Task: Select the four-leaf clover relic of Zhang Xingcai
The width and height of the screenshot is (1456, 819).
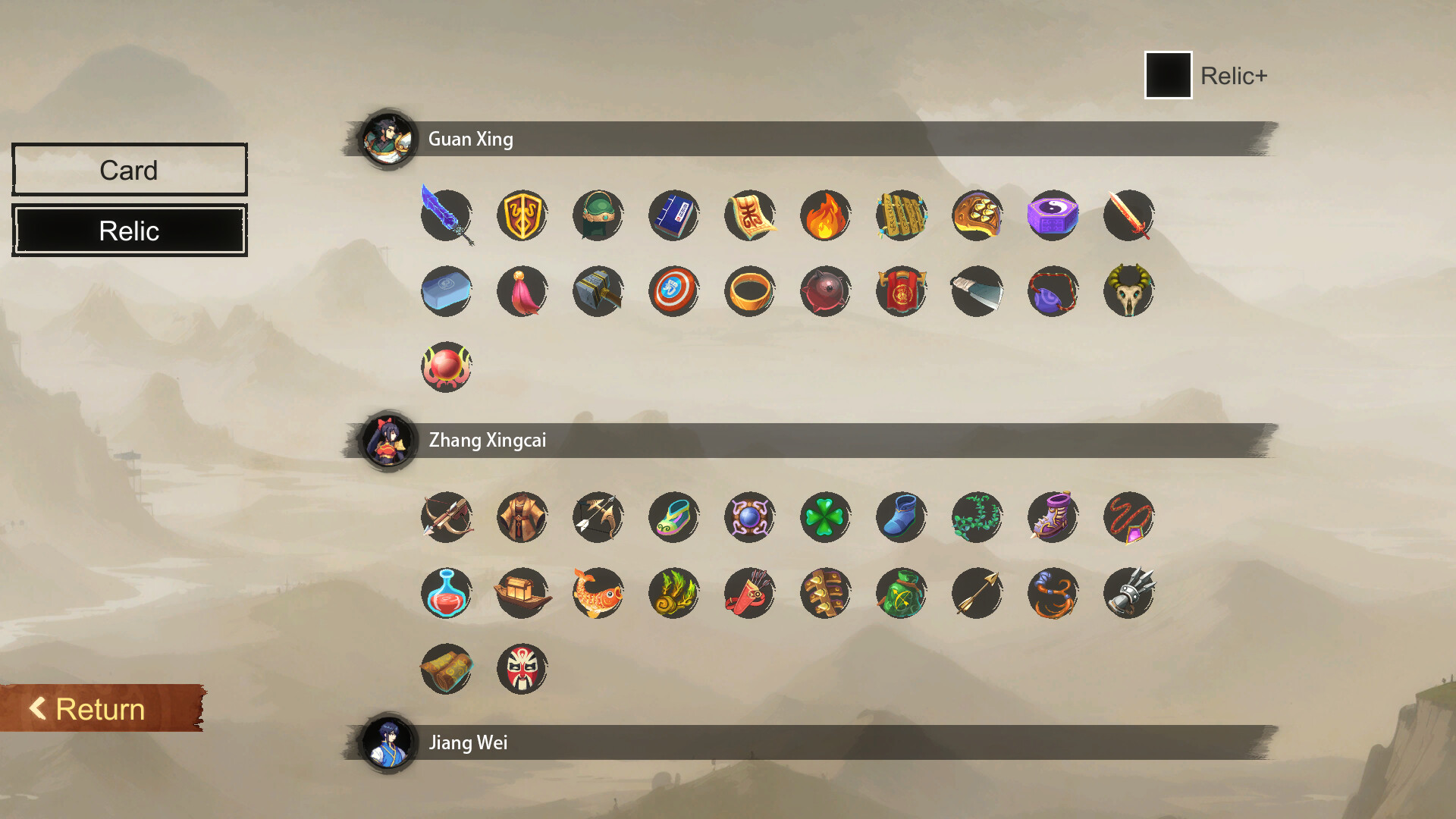Action: pos(825,517)
